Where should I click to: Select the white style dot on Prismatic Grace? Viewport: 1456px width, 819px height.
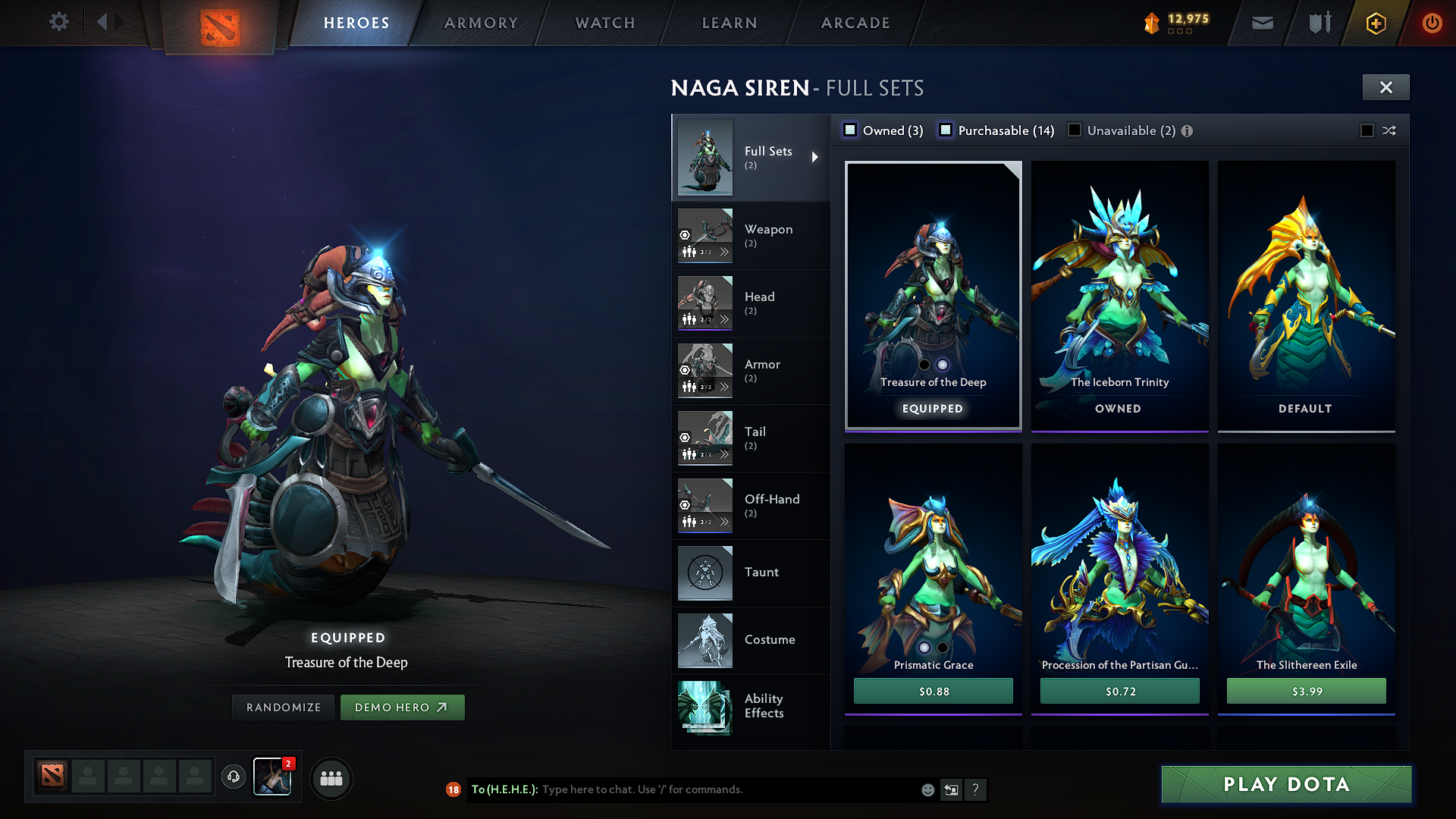tap(924, 648)
